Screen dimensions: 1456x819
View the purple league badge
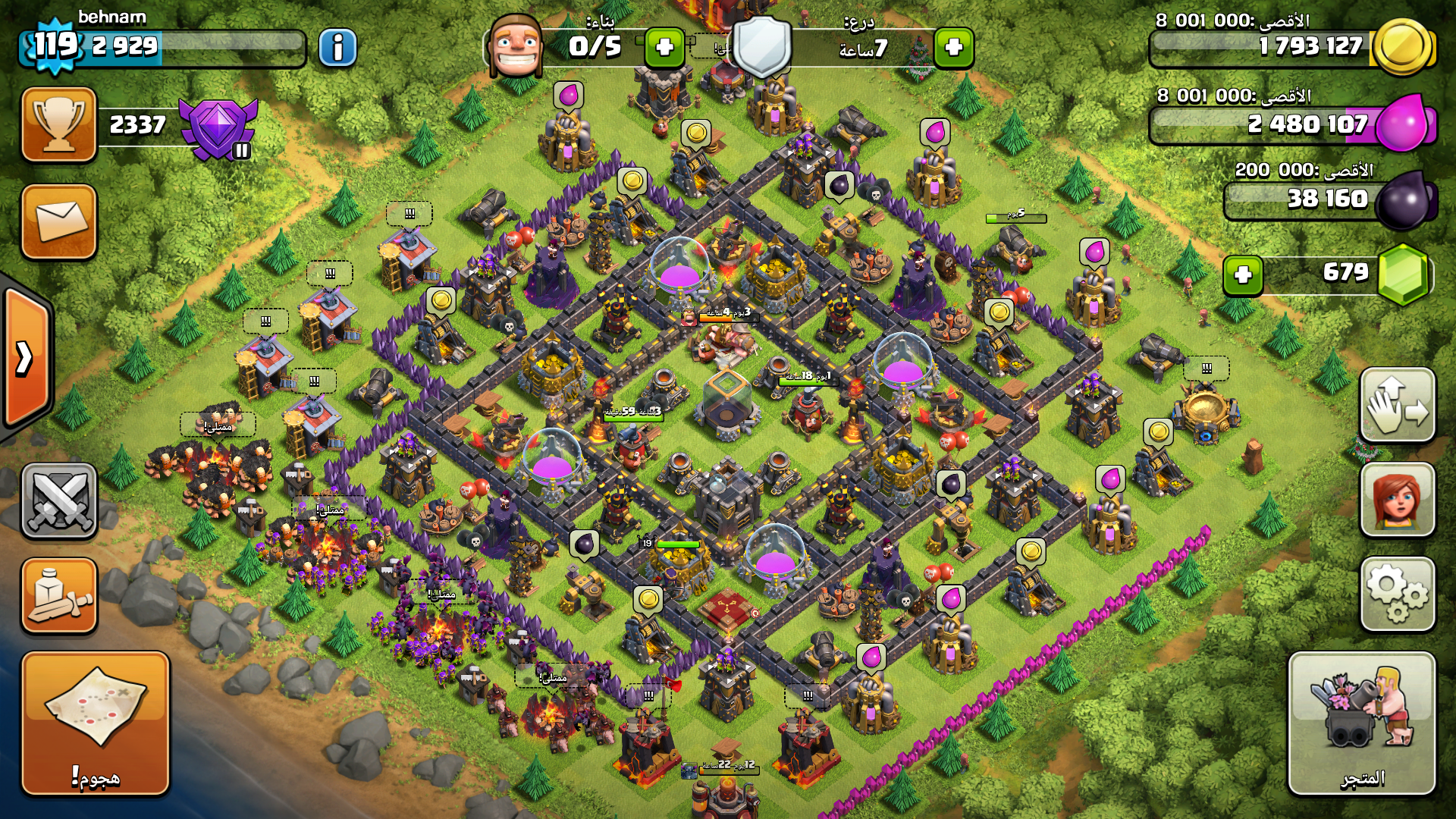[218, 127]
